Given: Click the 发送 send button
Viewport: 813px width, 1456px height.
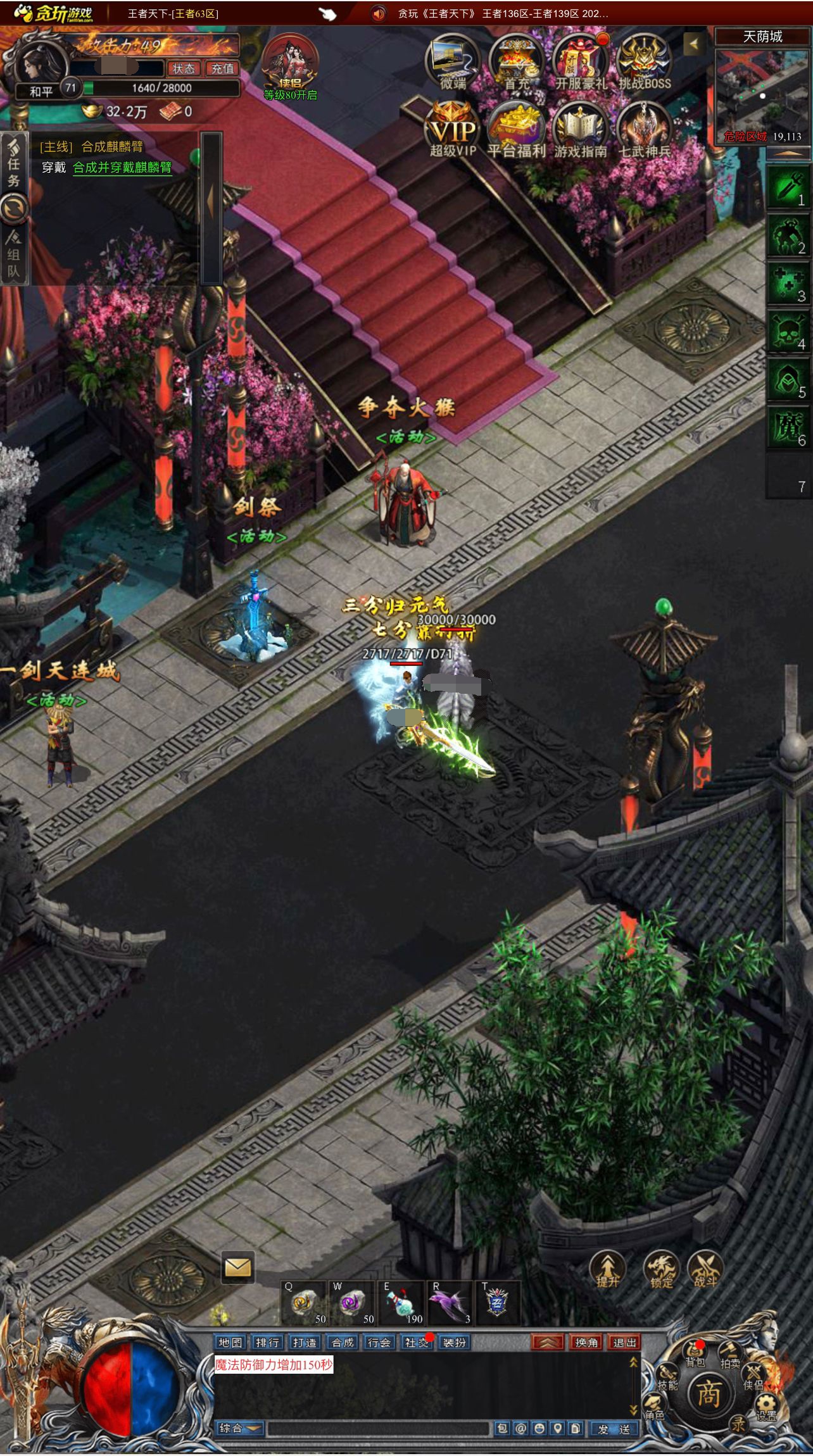Looking at the screenshot, I should [614, 1429].
